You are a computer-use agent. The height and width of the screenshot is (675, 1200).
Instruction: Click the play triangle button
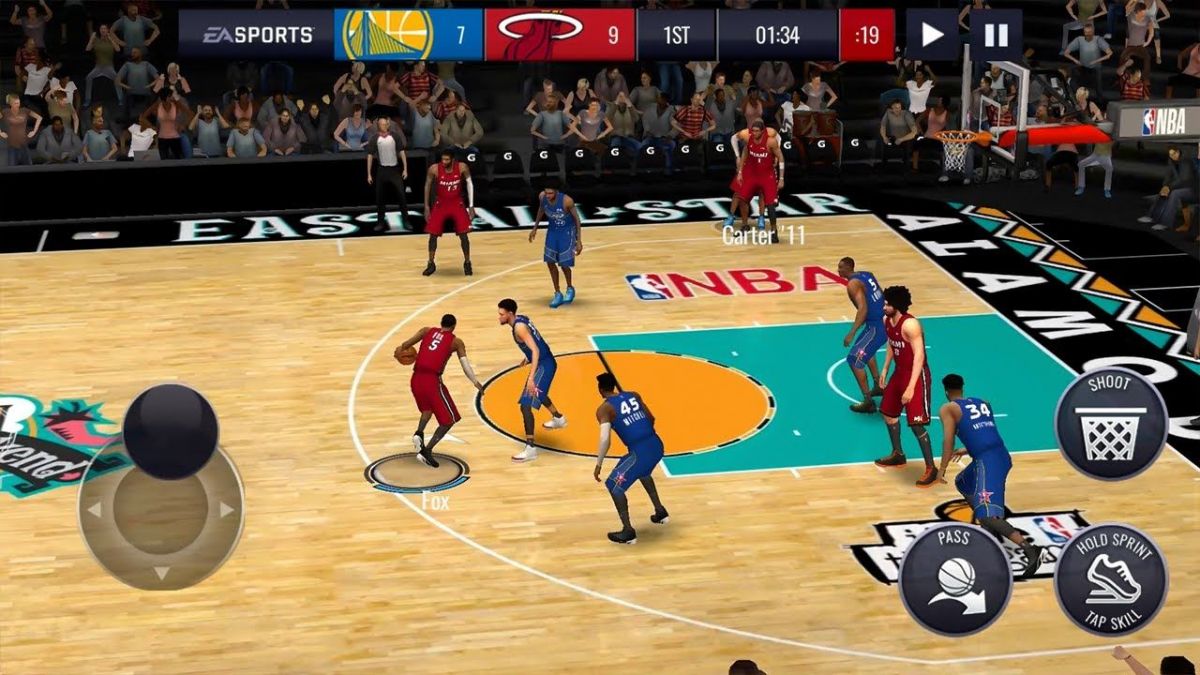point(932,35)
